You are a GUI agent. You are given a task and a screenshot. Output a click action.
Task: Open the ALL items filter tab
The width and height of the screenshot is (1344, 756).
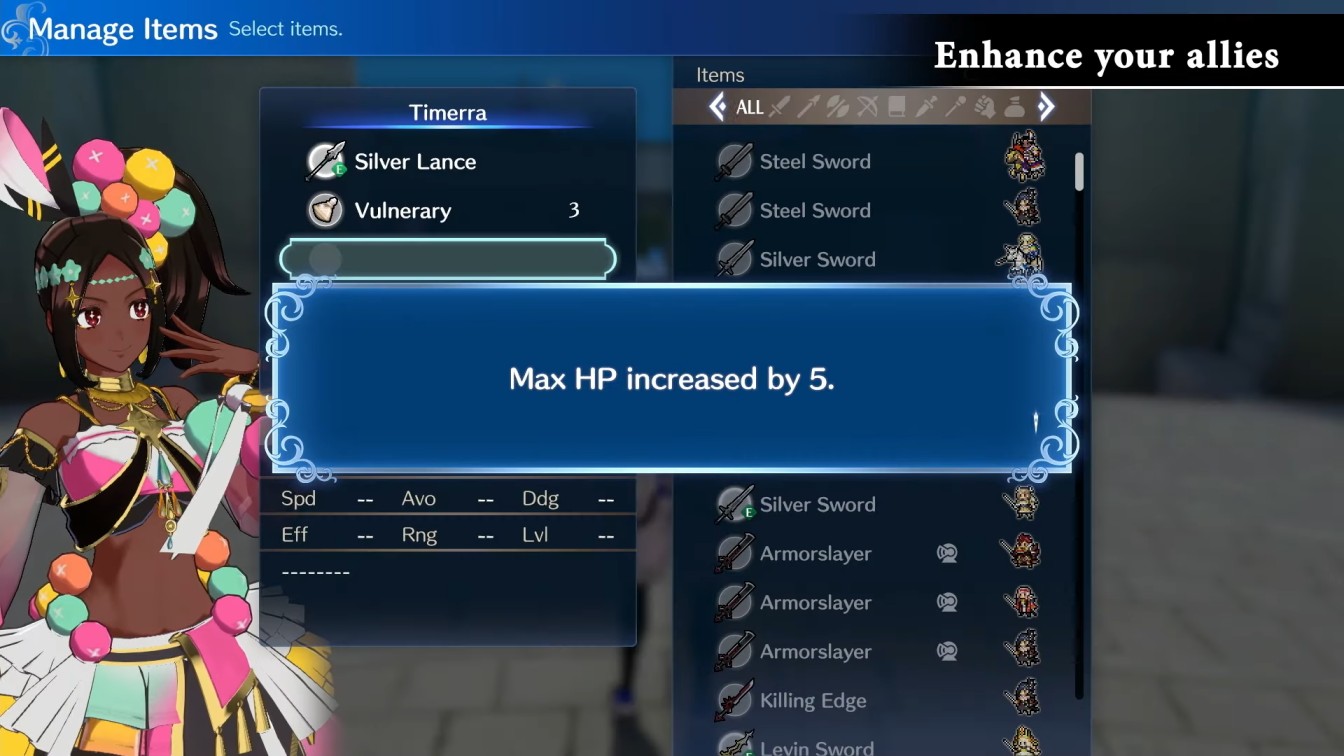pyautogui.click(x=751, y=107)
